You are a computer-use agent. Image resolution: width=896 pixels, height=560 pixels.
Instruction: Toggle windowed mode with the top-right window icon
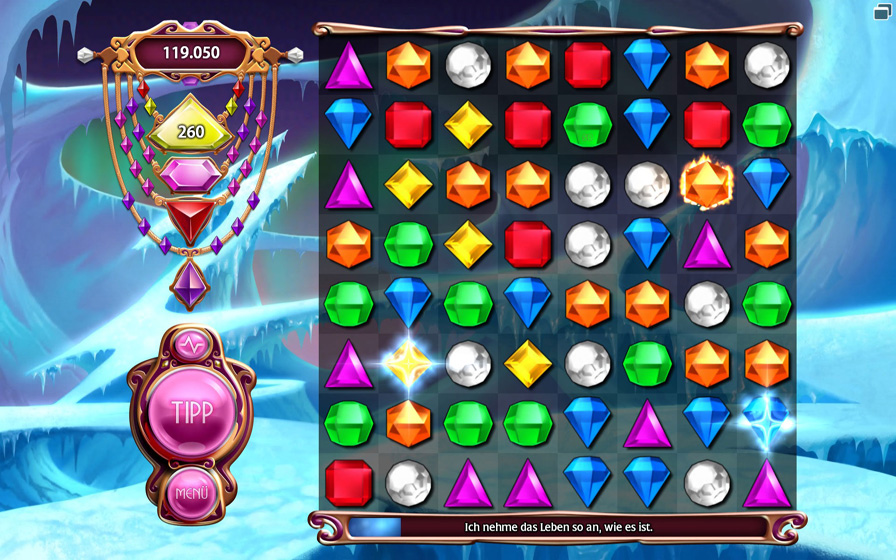click(x=881, y=12)
